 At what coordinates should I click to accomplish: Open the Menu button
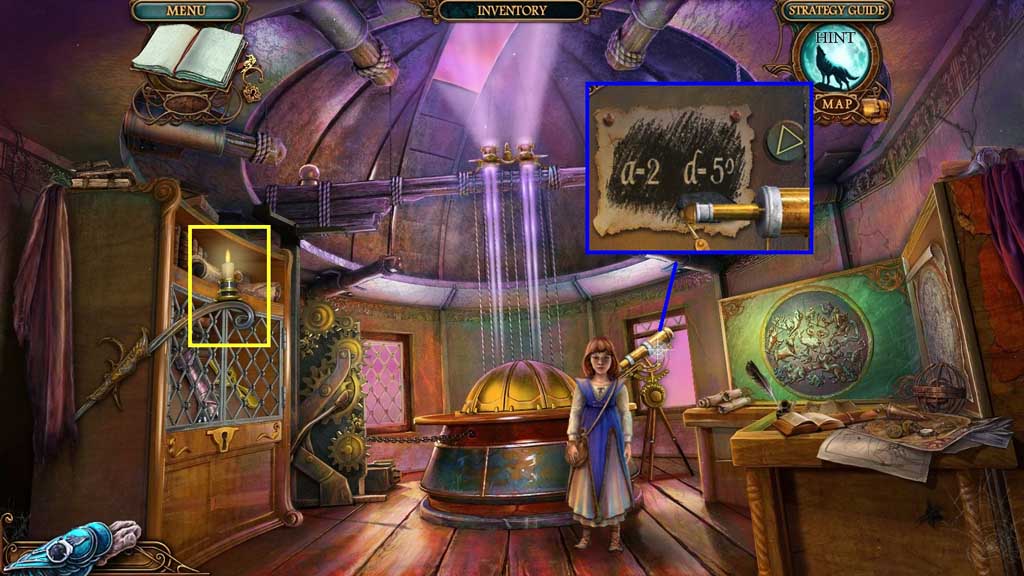tap(186, 11)
